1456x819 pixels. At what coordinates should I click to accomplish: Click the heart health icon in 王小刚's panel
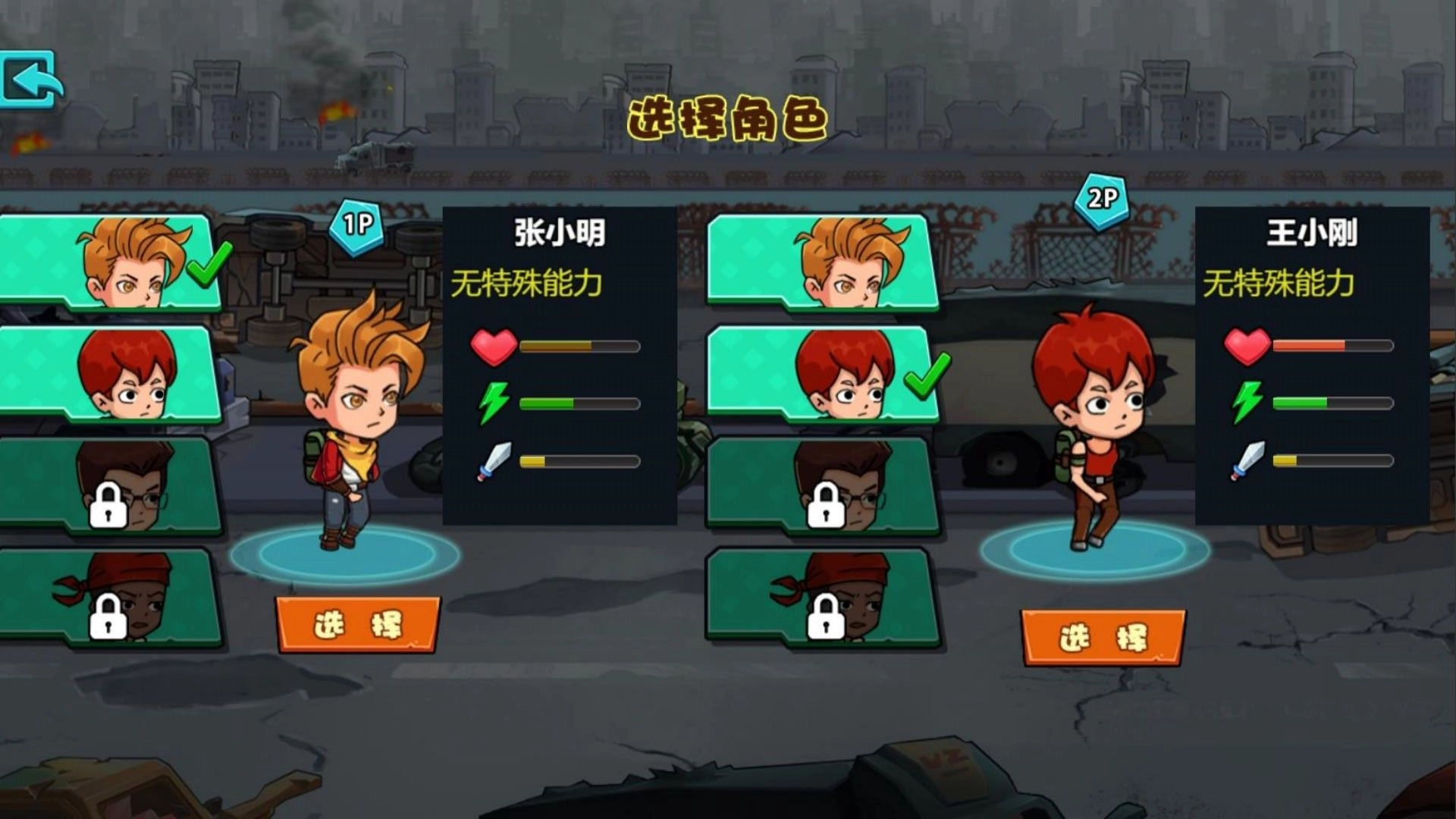[1246, 345]
